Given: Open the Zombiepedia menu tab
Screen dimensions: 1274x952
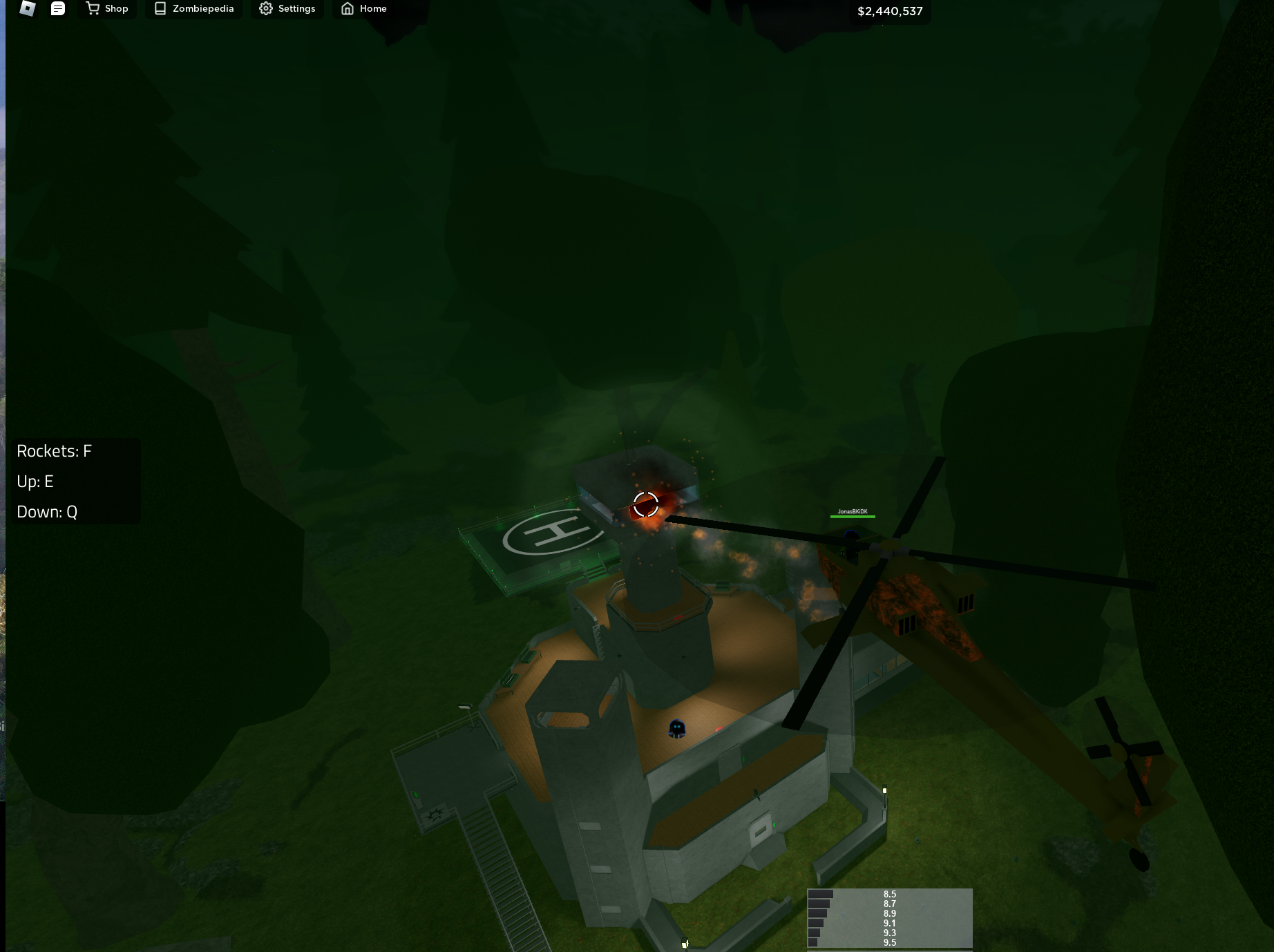Looking at the screenshot, I should click(x=193, y=8).
